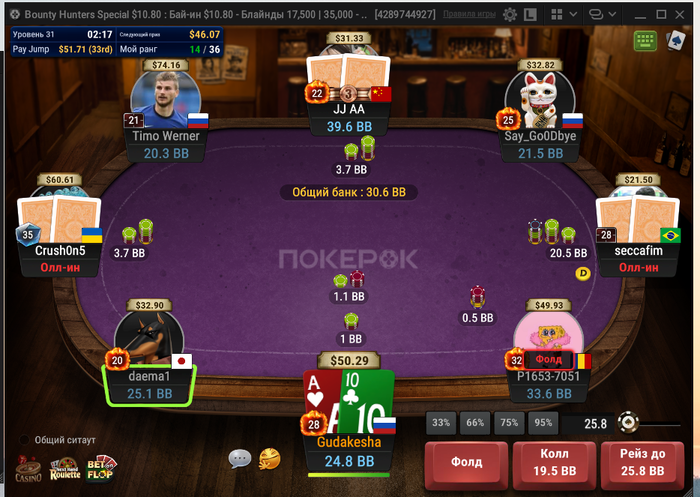Choose the 33% bet size preset
Viewport: 700px width, 497px height.
[x=440, y=423]
